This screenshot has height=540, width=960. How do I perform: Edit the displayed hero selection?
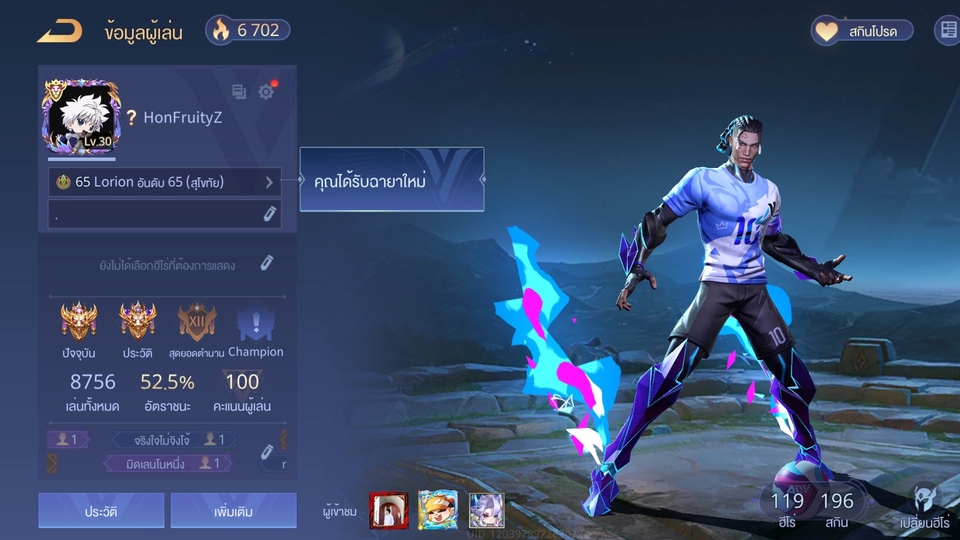click(x=267, y=263)
